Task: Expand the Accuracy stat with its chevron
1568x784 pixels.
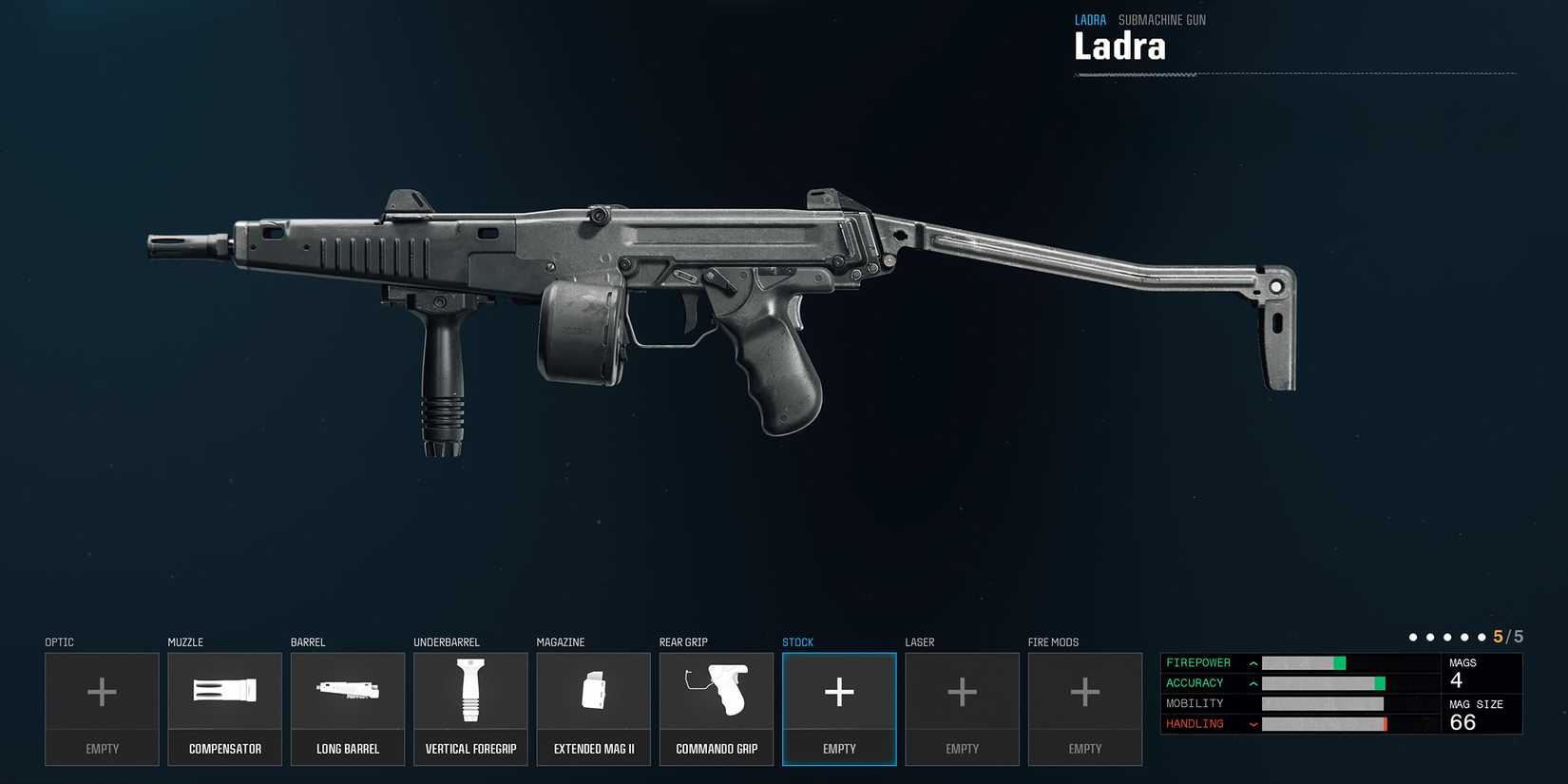Action: (x=1252, y=682)
